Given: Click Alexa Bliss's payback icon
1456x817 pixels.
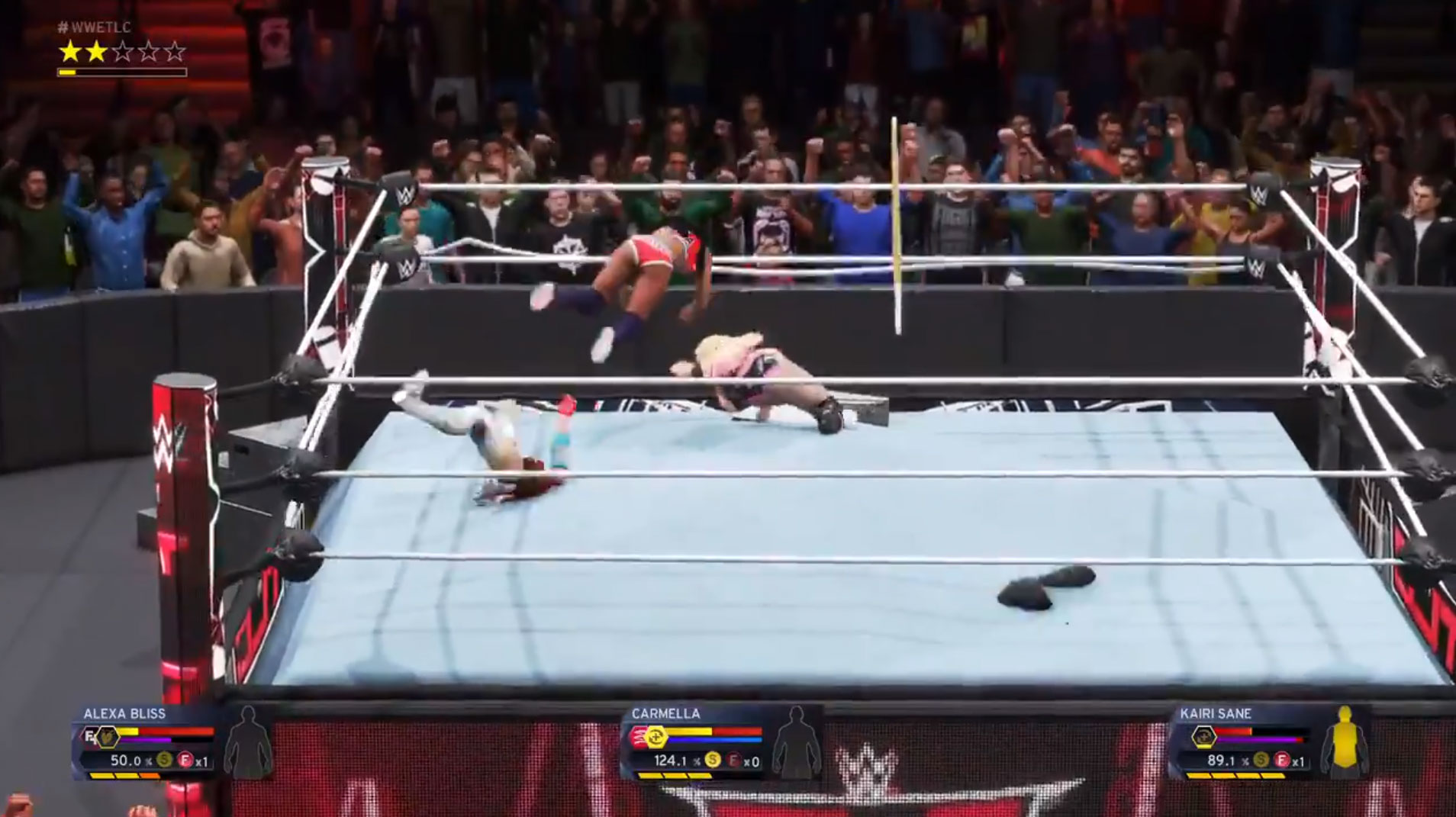Looking at the screenshot, I should (x=108, y=737).
